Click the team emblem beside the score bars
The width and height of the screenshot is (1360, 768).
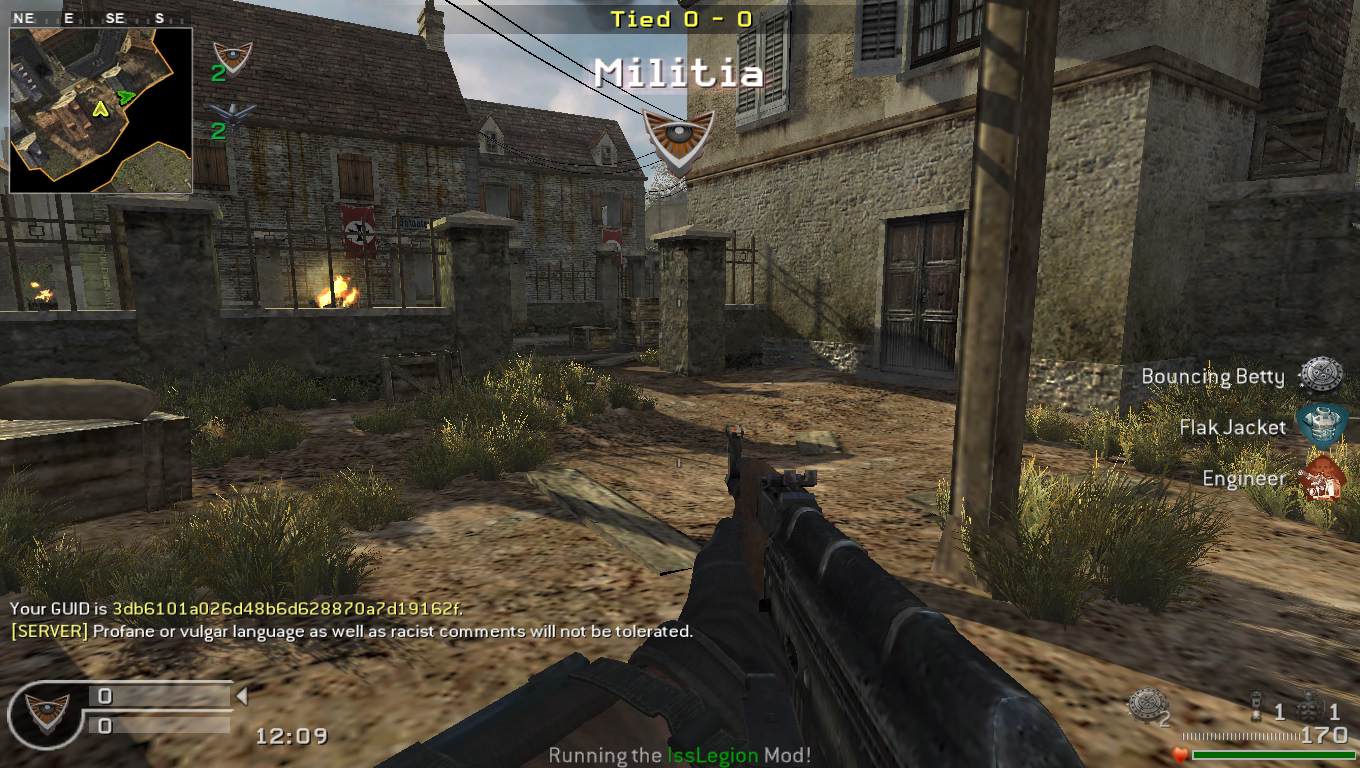click(46, 711)
